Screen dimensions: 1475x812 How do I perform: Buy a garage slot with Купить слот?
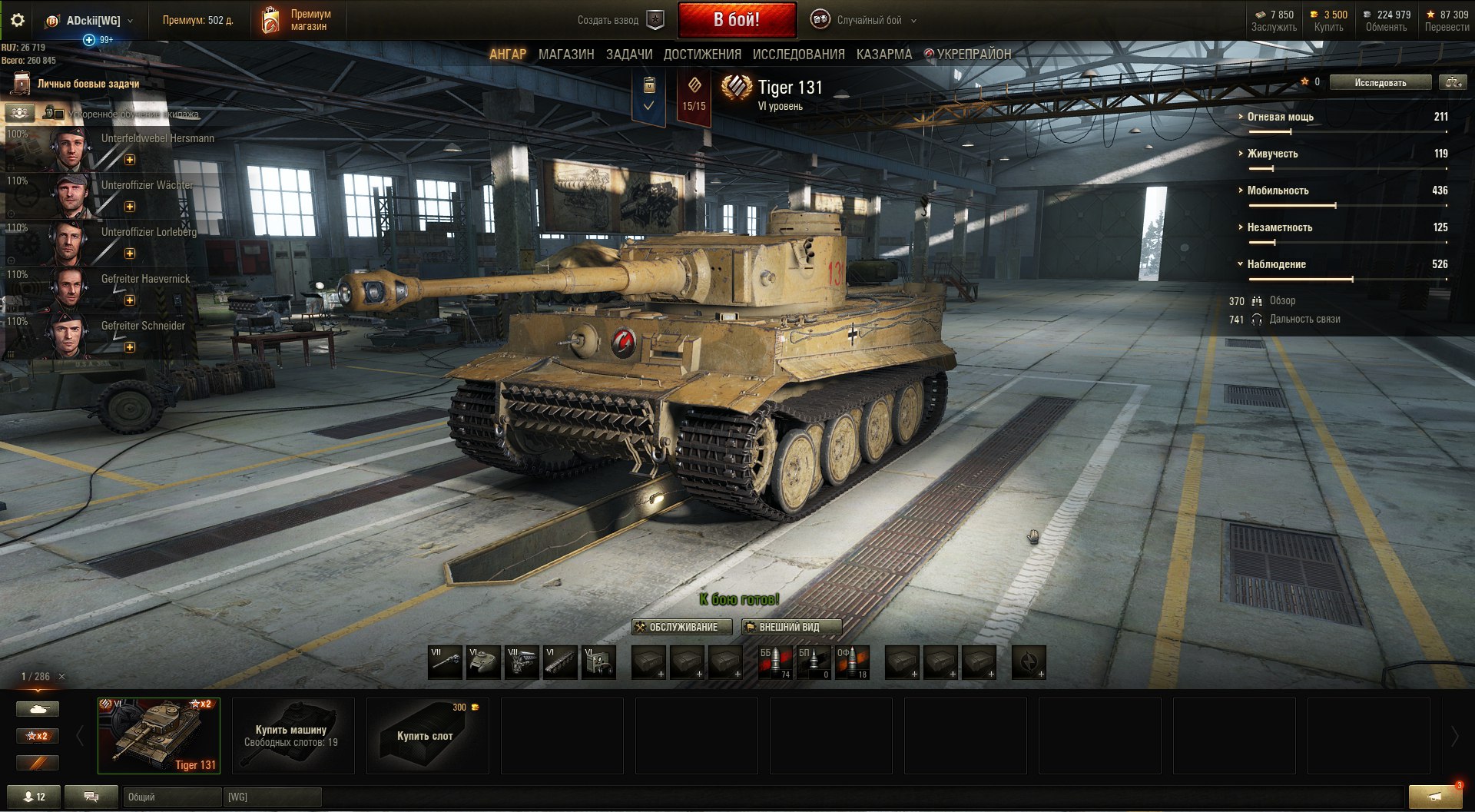pos(427,735)
